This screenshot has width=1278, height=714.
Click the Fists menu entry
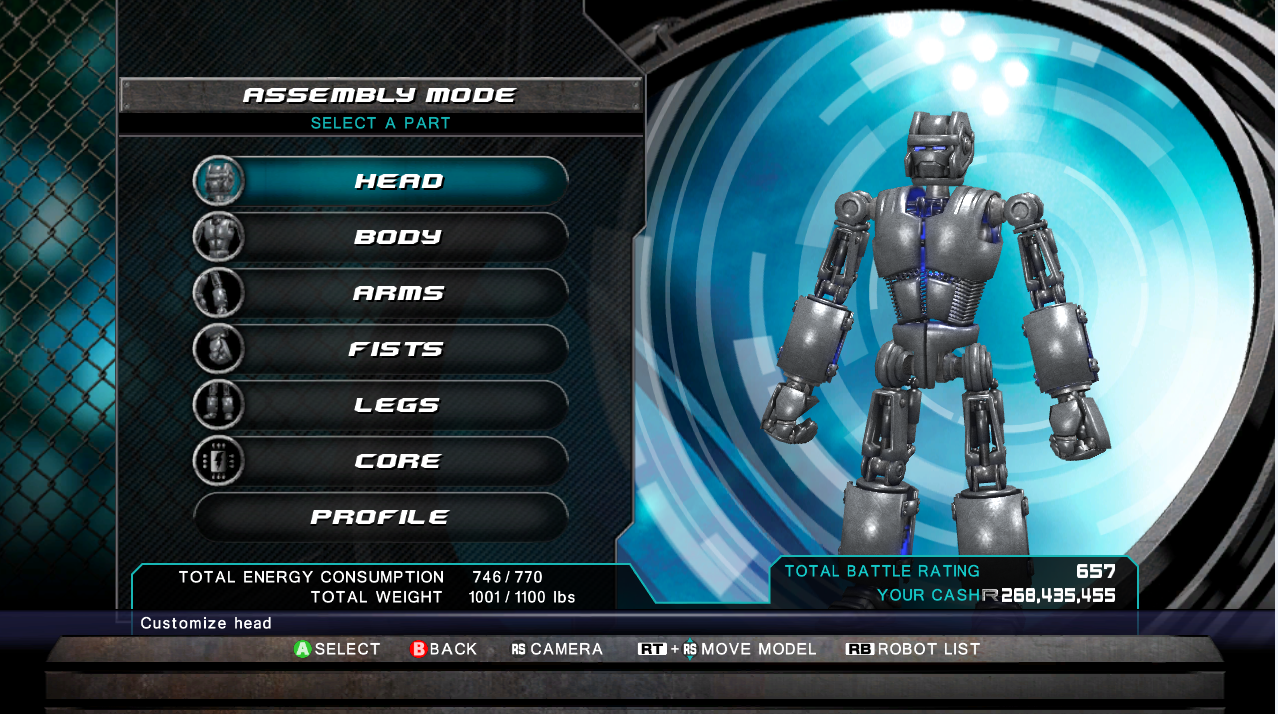397,349
